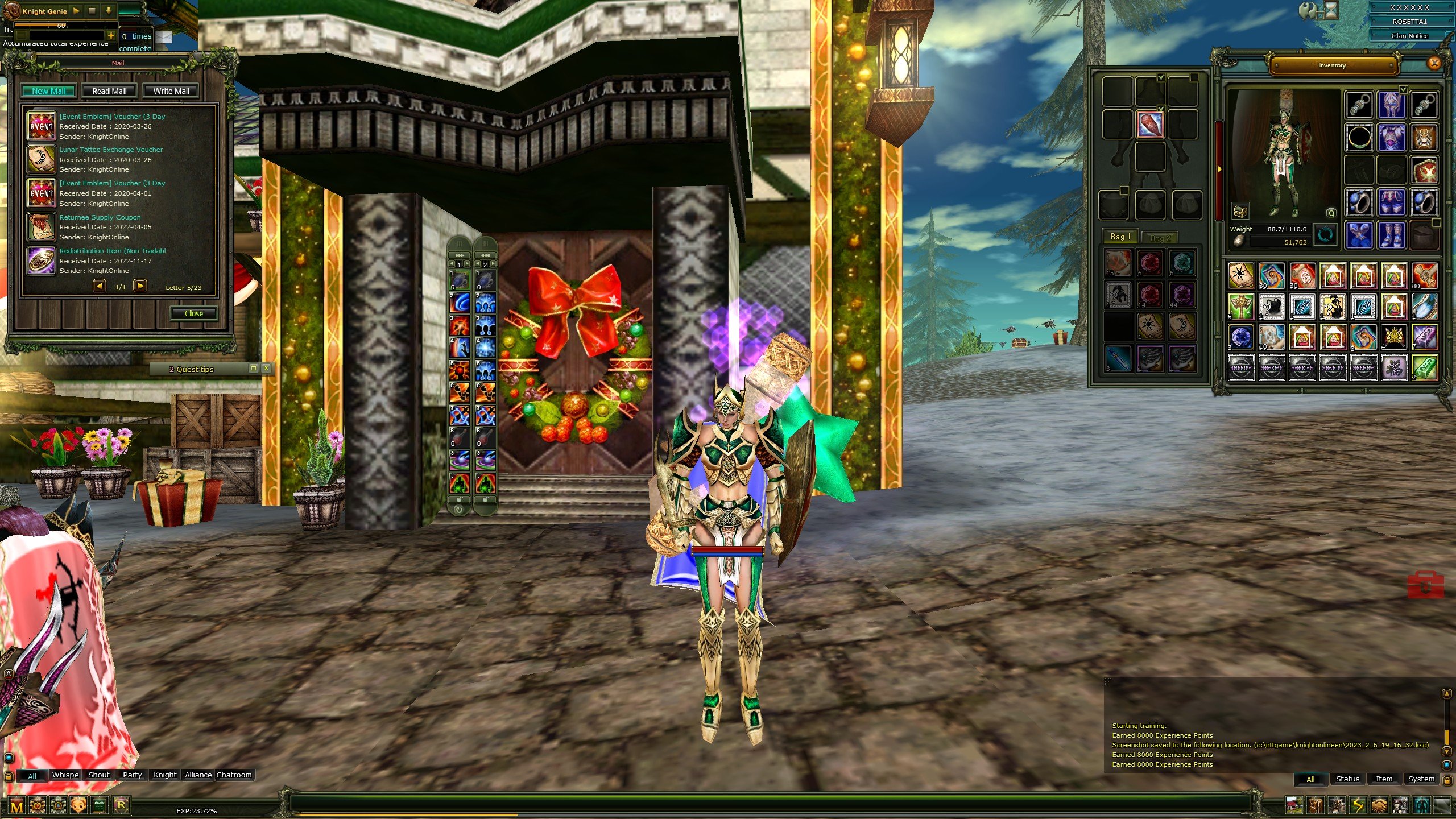Select the Item chat filter tab
The image size is (1456, 819).
[1384, 779]
